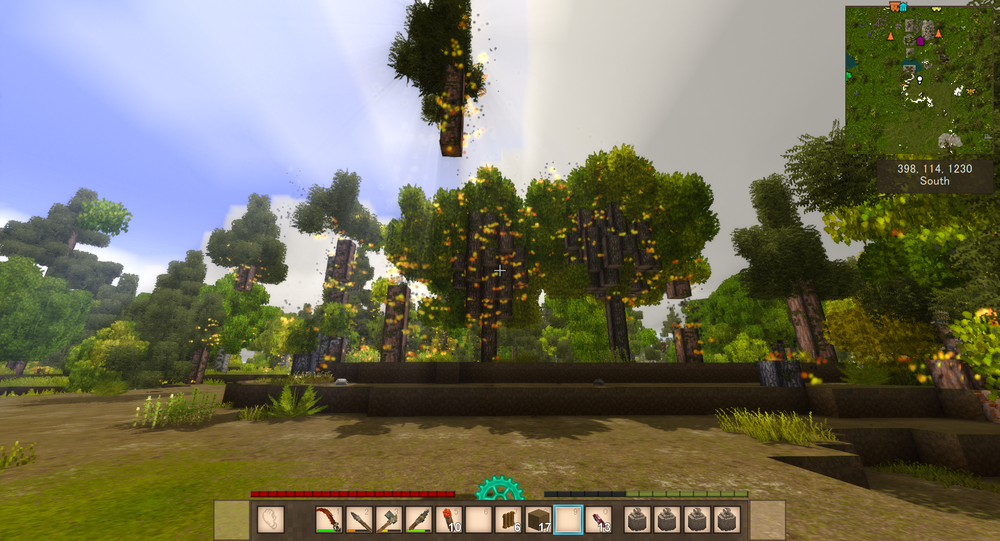Click the highlighted empty hotbar slot

coord(569,520)
